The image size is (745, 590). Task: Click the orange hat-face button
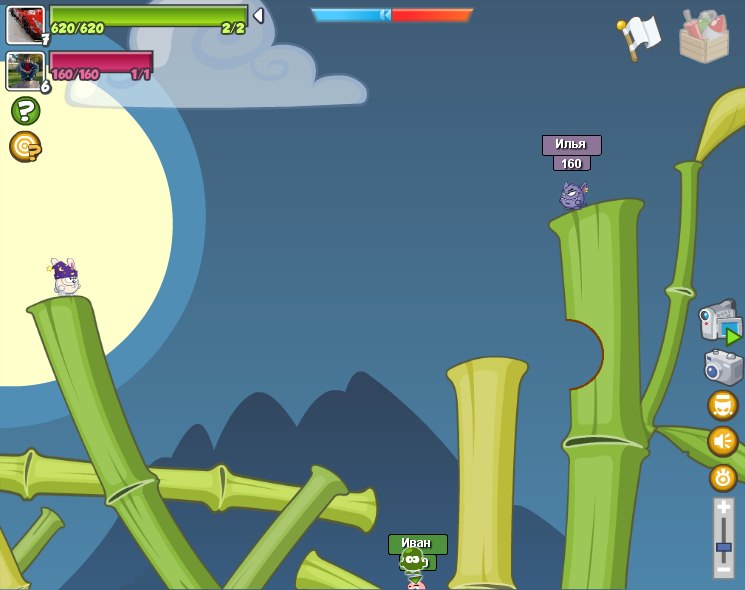click(x=723, y=406)
